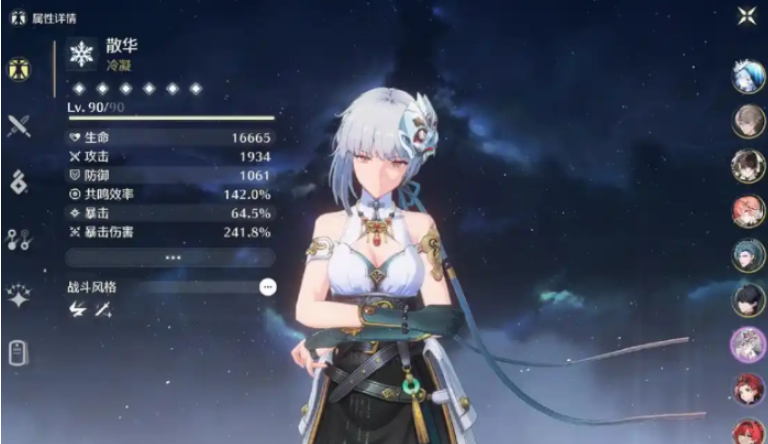Open the lightning bolt battle style icon
Screen dimensions: 768x444
click(x=77, y=310)
